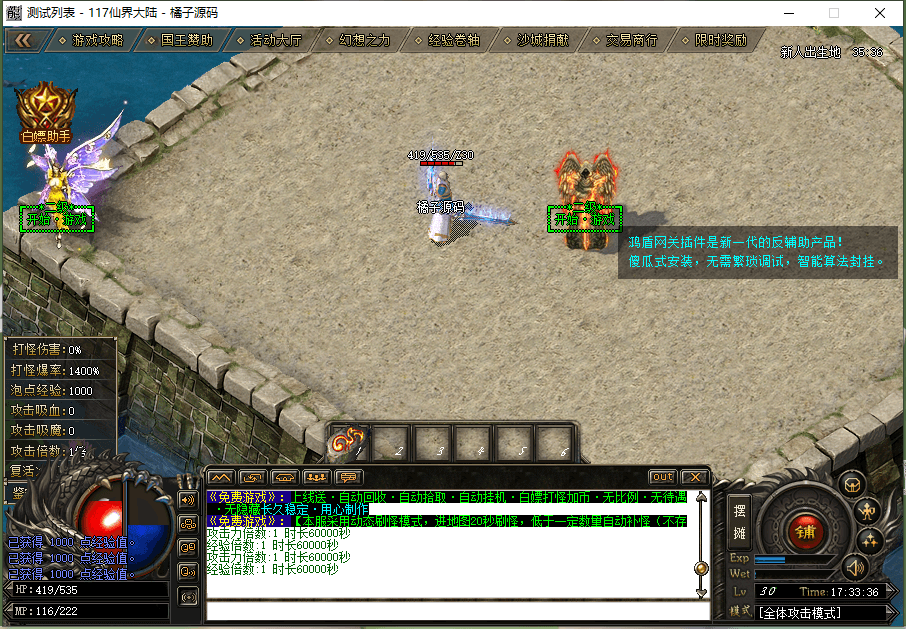The width and height of the screenshot is (906, 629).
Task: Open the 沙城捐献 menu
Action: (x=542, y=41)
